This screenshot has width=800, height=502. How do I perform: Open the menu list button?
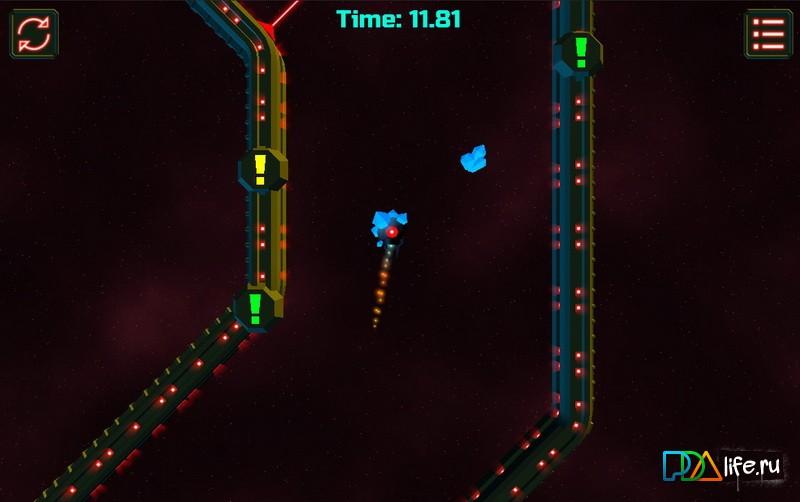[768, 34]
